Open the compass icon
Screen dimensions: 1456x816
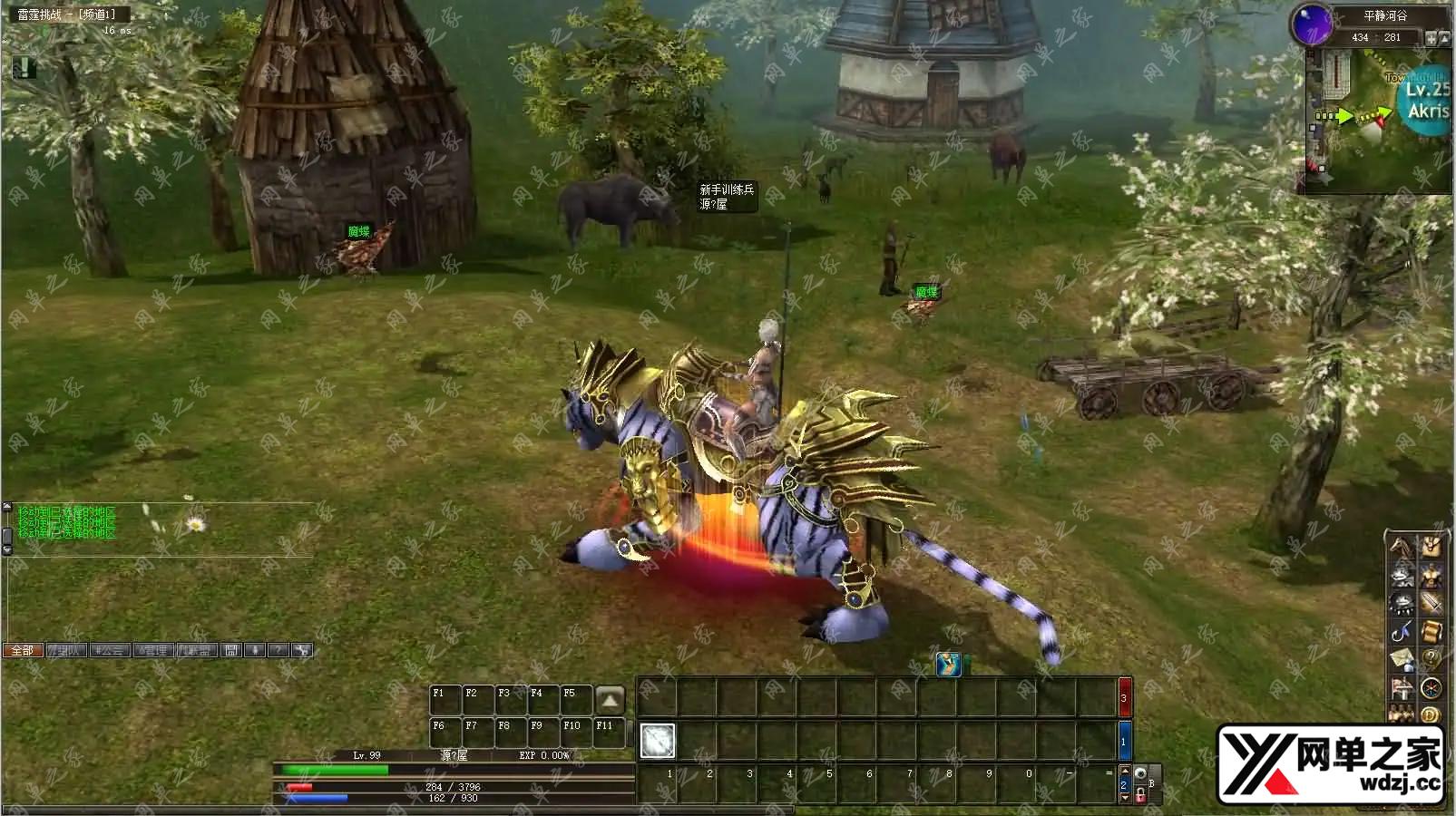click(x=1432, y=688)
